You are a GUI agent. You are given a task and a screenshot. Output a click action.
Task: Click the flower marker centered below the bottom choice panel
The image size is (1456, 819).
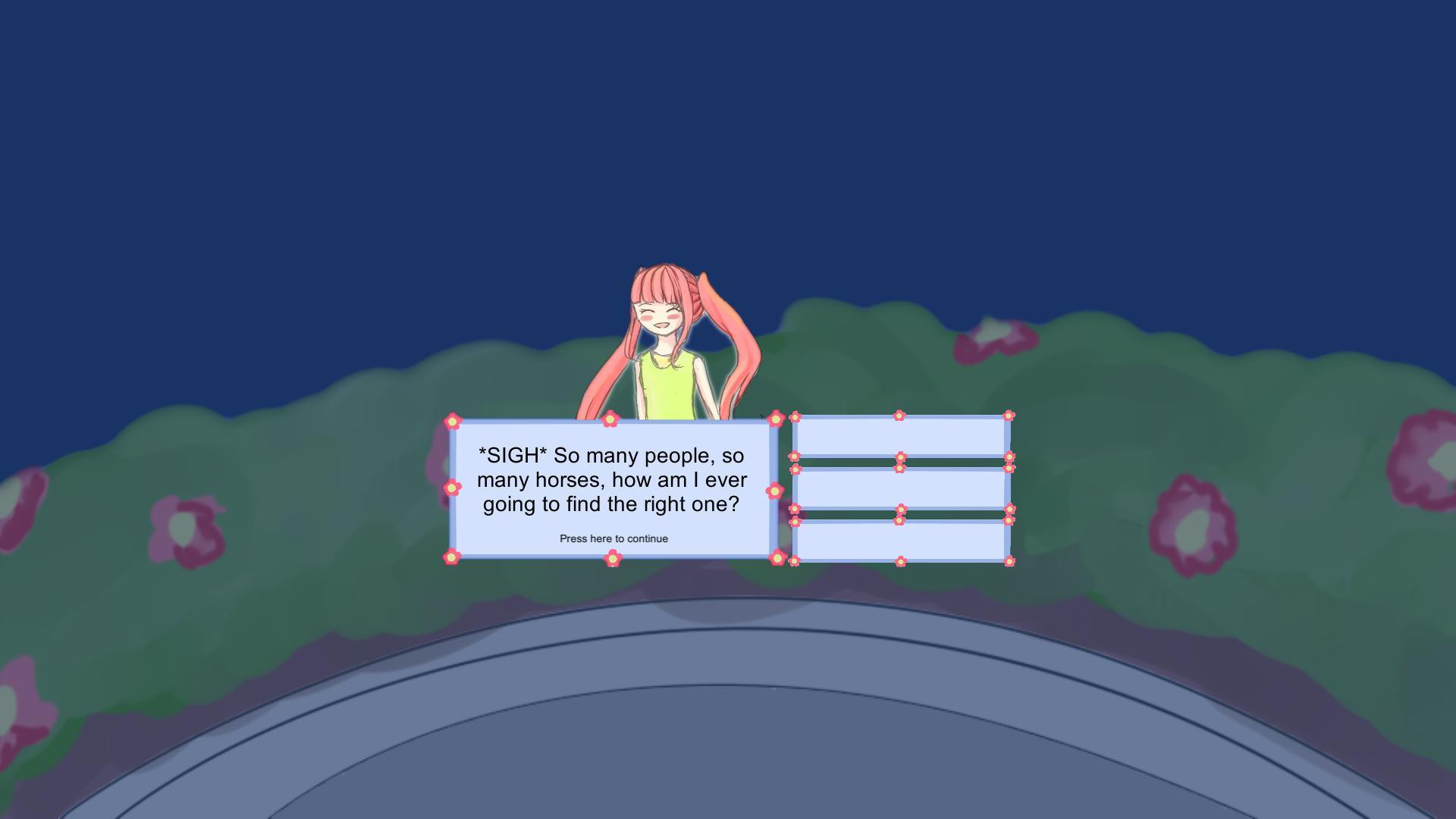click(x=902, y=560)
